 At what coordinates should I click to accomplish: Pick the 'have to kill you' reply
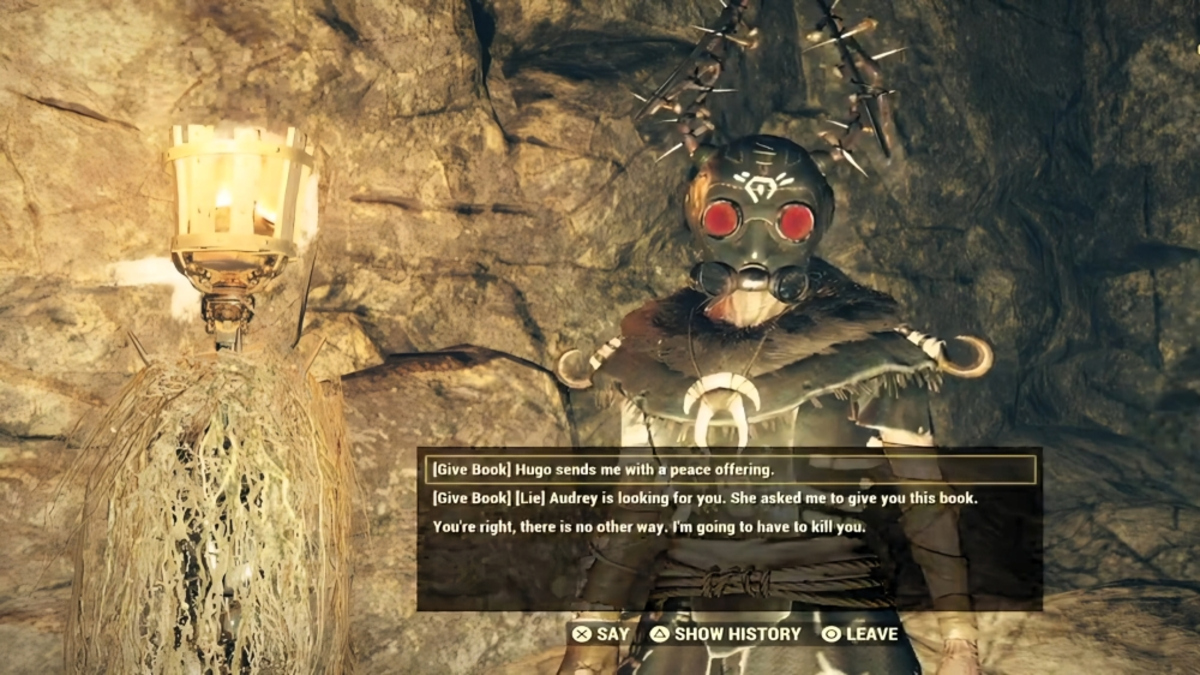[x=649, y=526]
